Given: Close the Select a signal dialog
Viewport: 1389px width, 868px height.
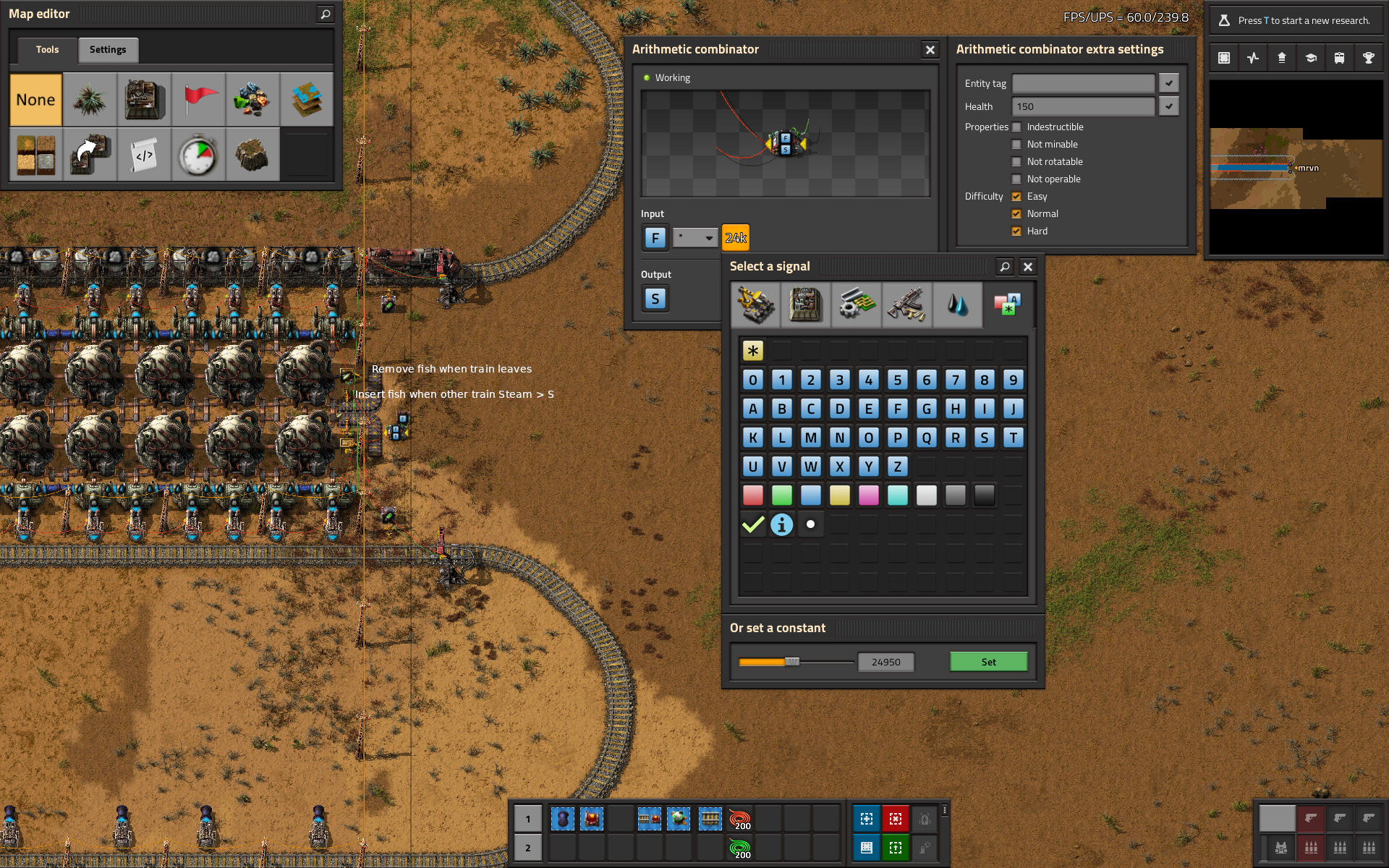Looking at the screenshot, I should 1028,267.
